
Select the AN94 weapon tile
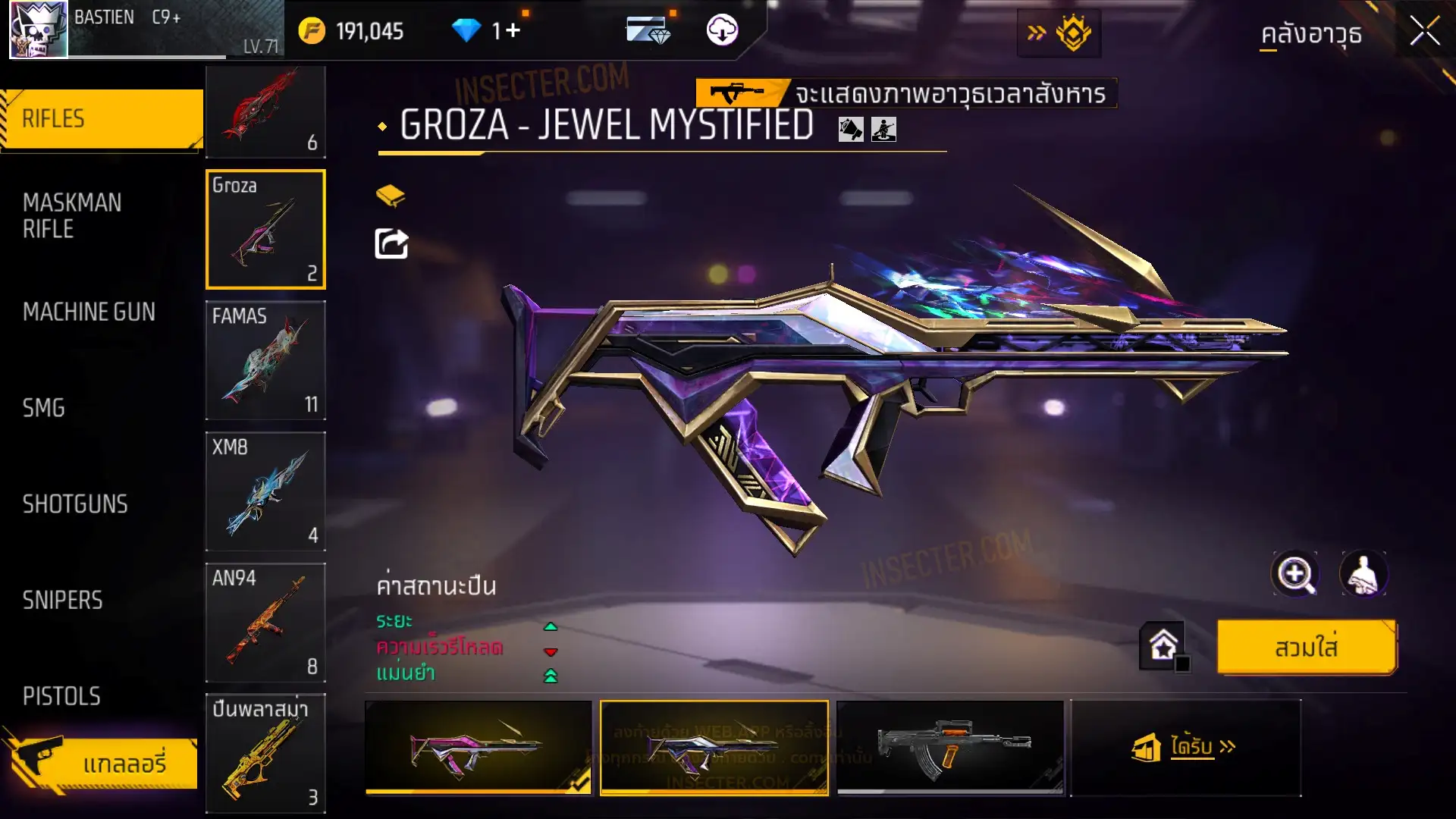pos(265,623)
